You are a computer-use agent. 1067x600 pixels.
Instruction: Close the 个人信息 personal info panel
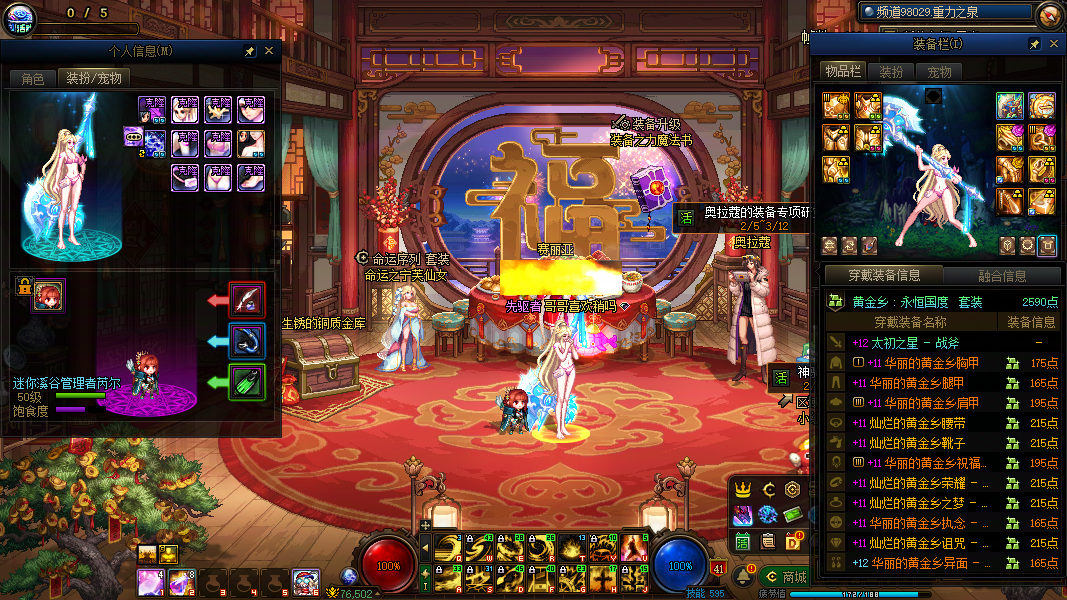pos(269,51)
